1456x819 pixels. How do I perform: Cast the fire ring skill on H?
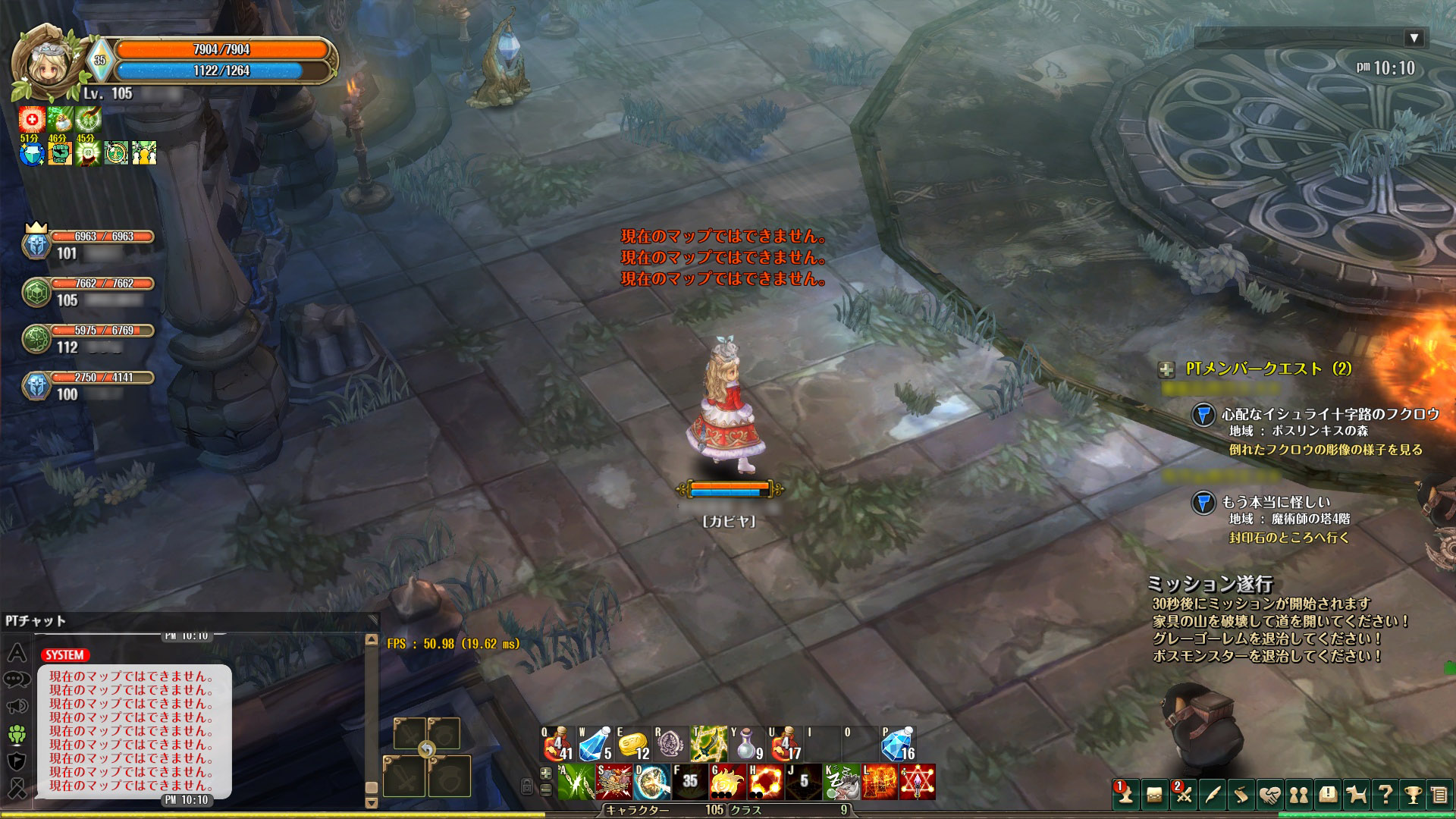click(765, 782)
